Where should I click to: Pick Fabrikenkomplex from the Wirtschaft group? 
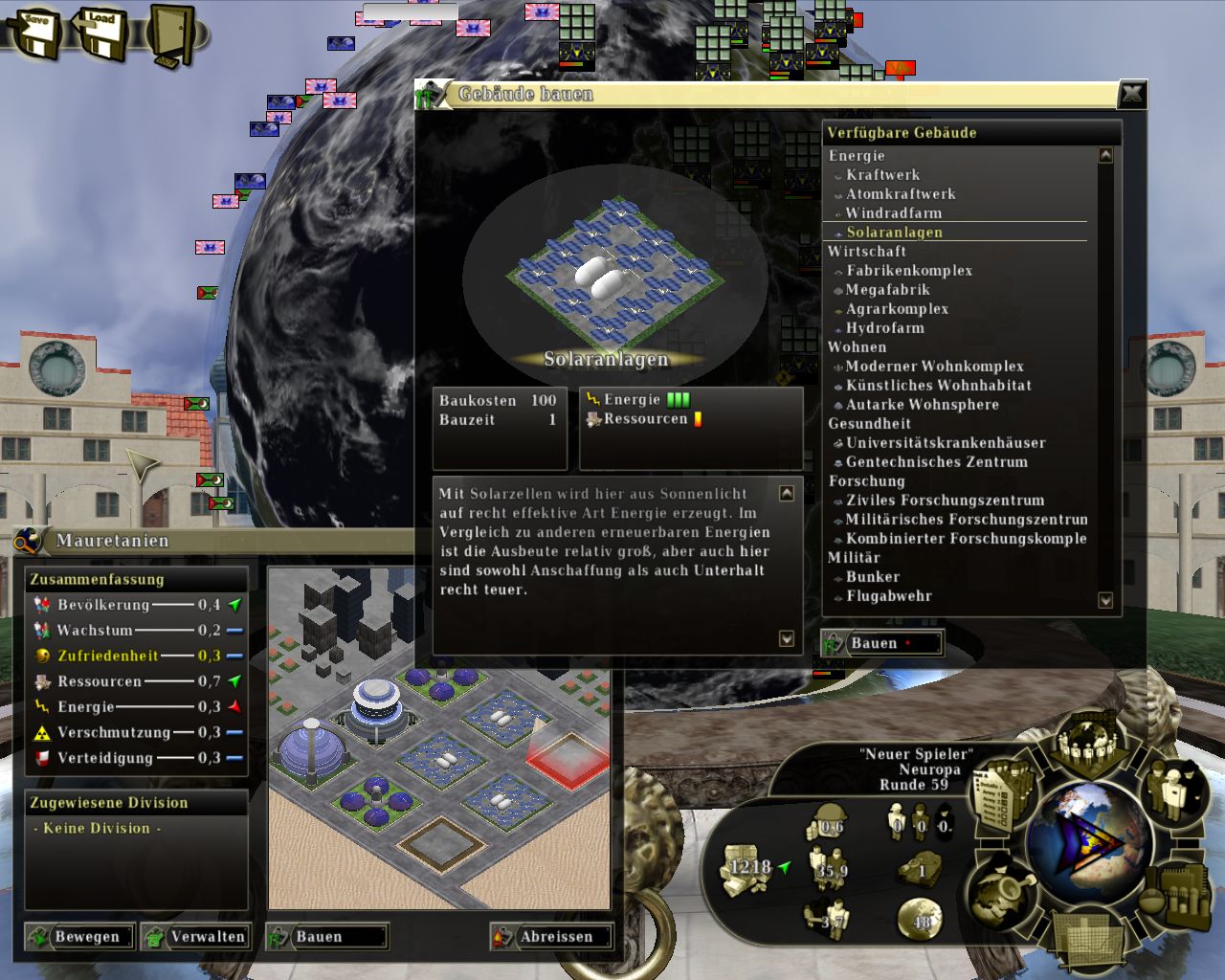[908, 271]
